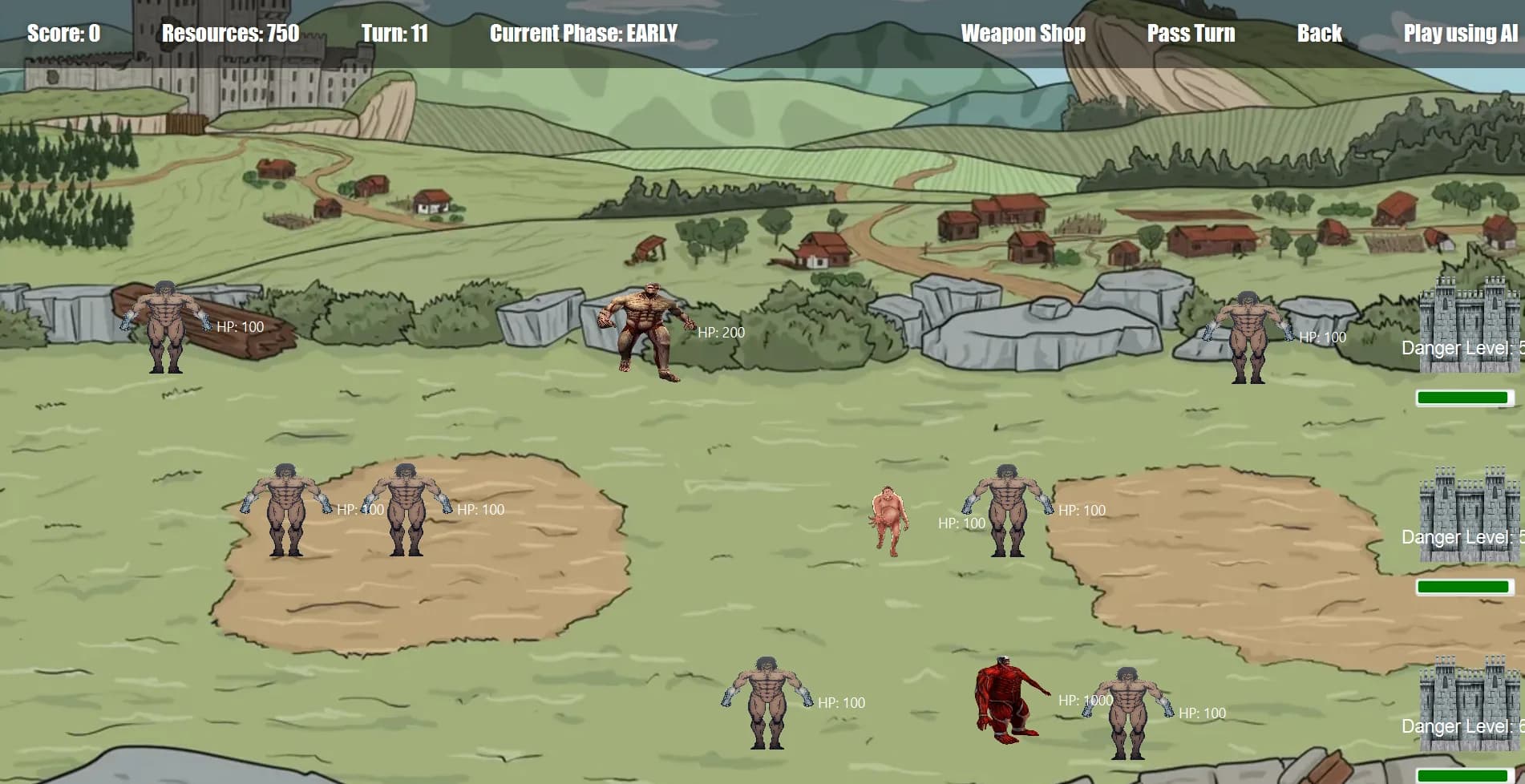This screenshot has width=1525, height=784.
Task: Open the Weapon Shop
Action: (1023, 34)
